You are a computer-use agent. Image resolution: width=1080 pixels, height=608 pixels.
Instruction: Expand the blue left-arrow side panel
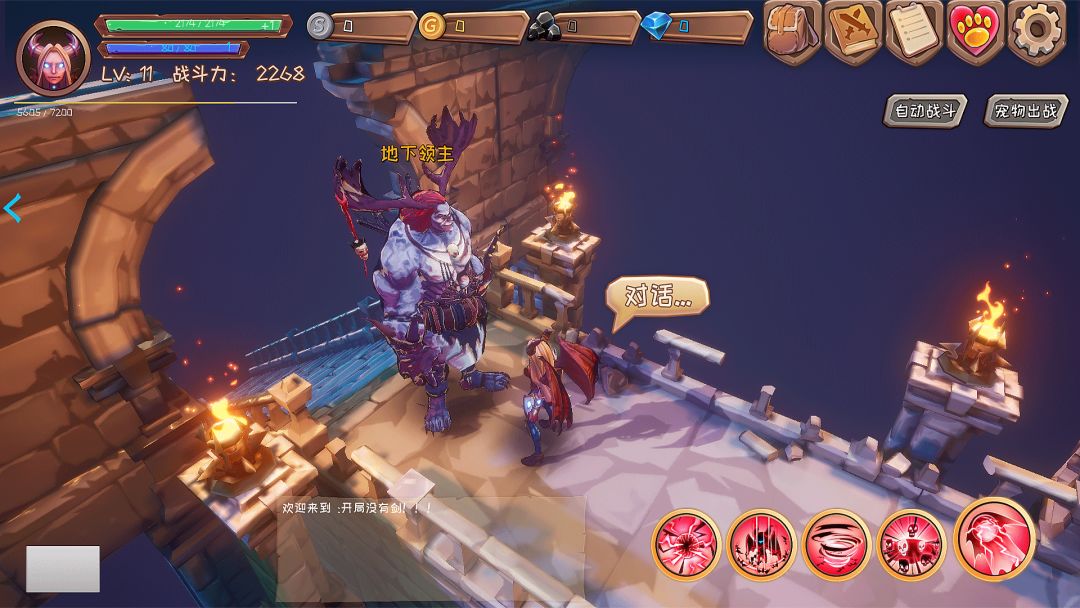point(13,208)
